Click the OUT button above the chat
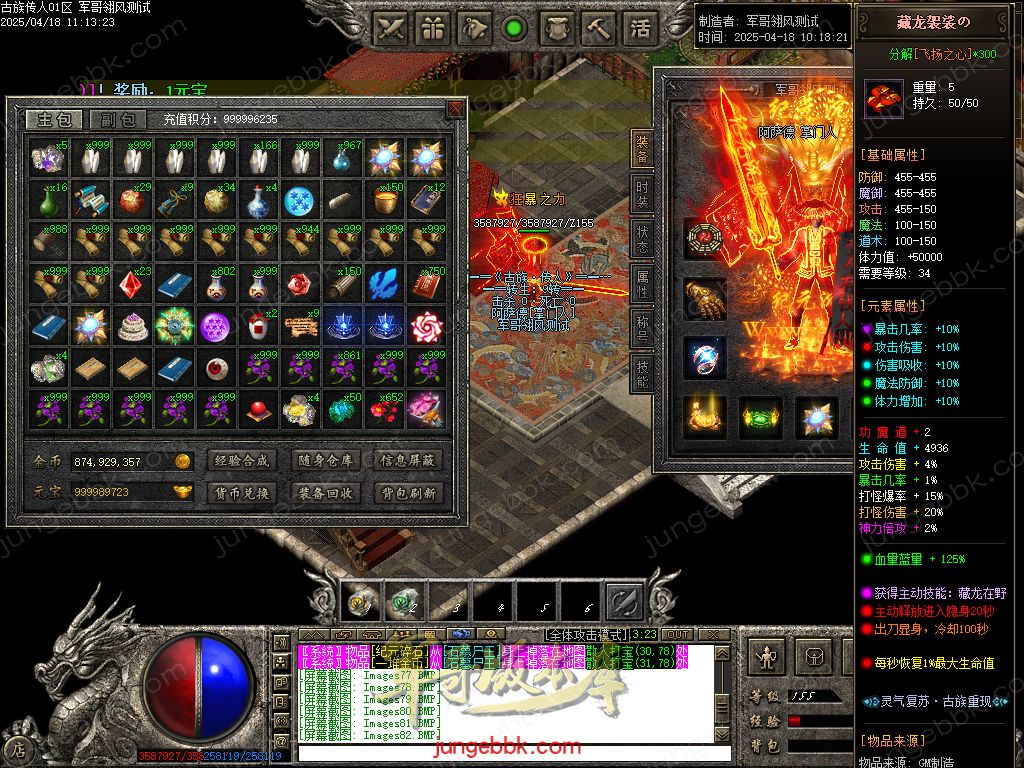The image size is (1024, 768). [x=678, y=634]
